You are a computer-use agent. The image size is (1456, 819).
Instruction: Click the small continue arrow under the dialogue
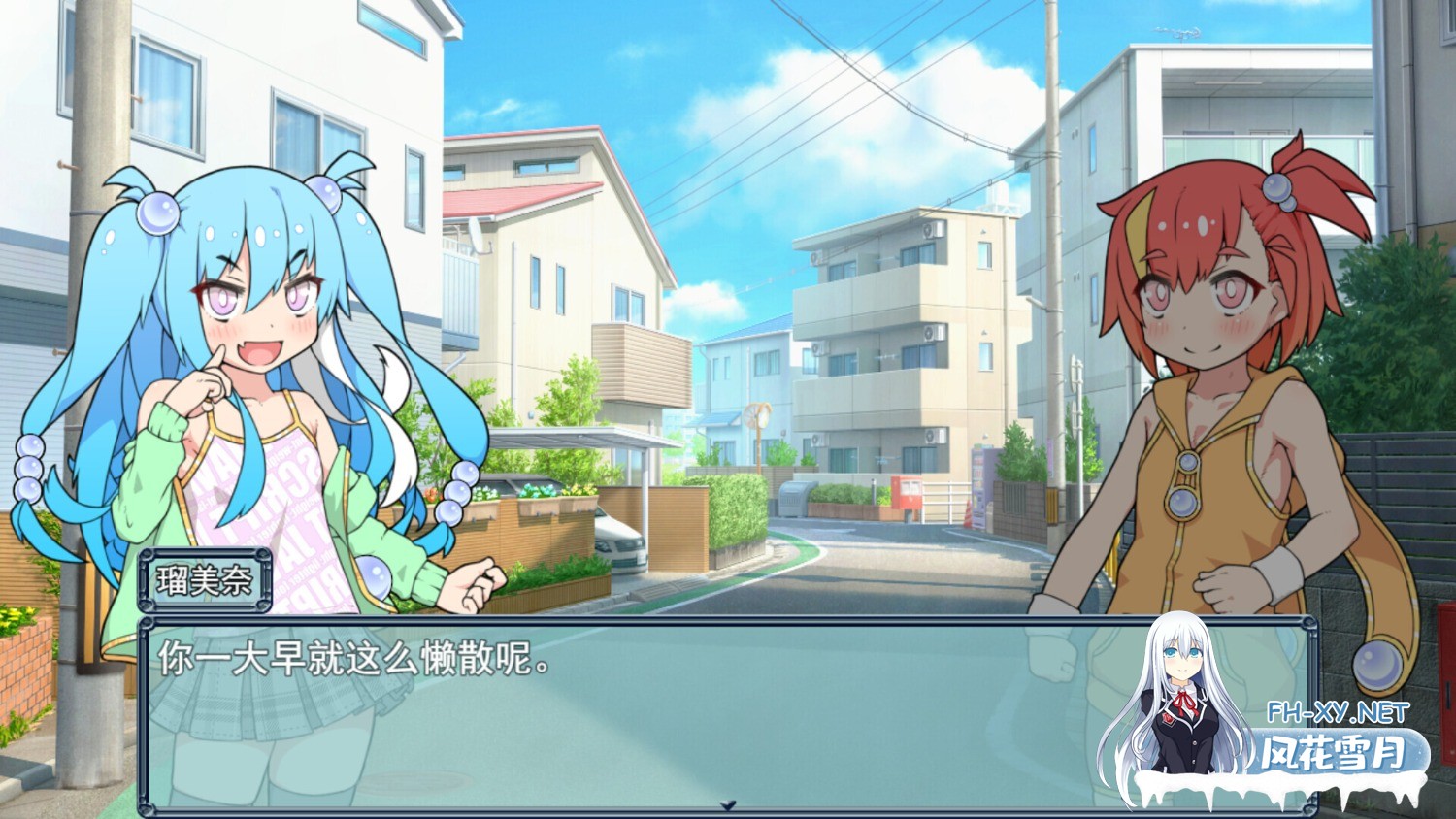point(728,805)
